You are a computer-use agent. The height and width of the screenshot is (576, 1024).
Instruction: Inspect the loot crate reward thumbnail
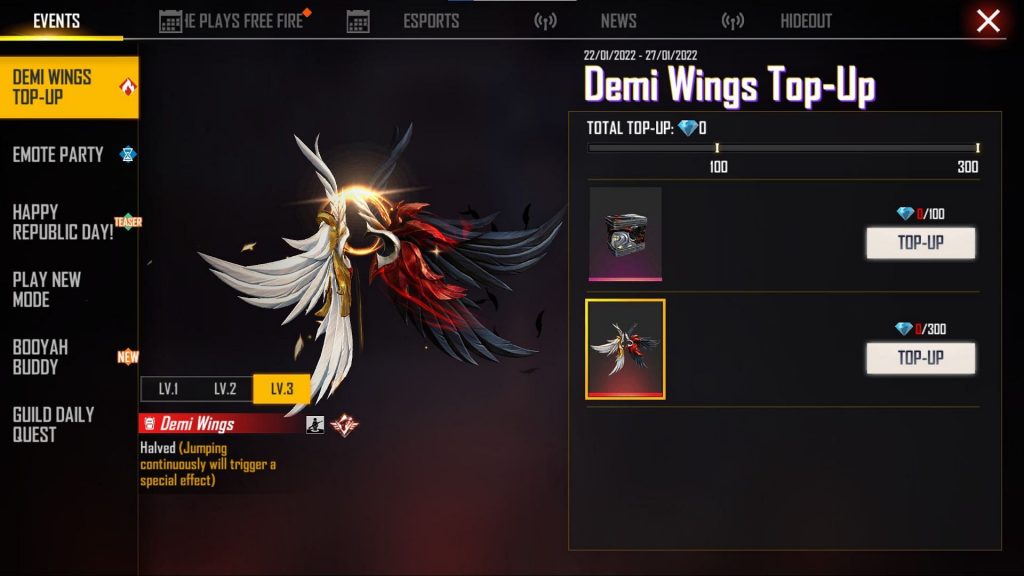625,234
